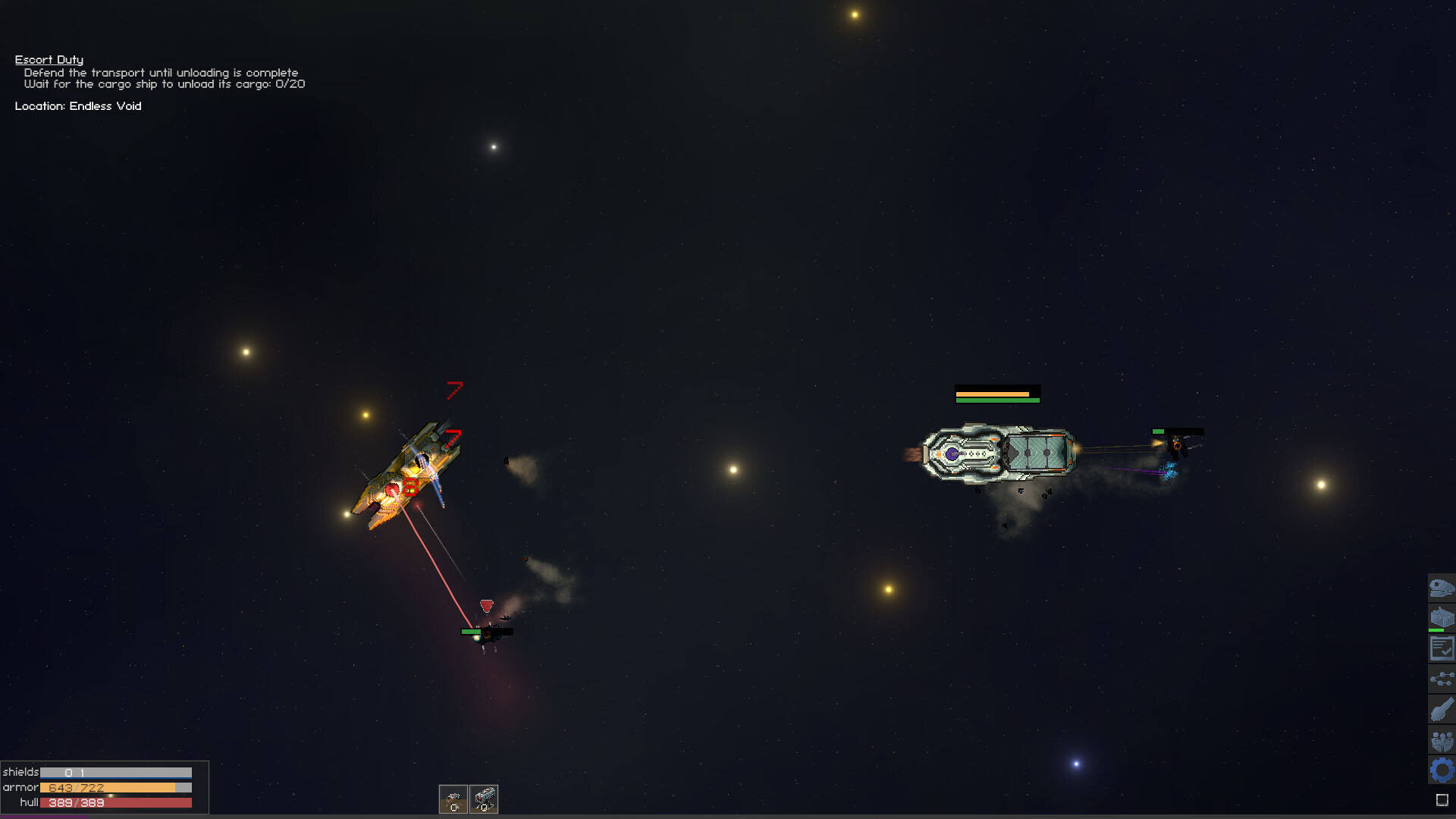This screenshot has width=1456, height=819.
Task: Open the crew group icon
Action: (x=1441, y=740)
